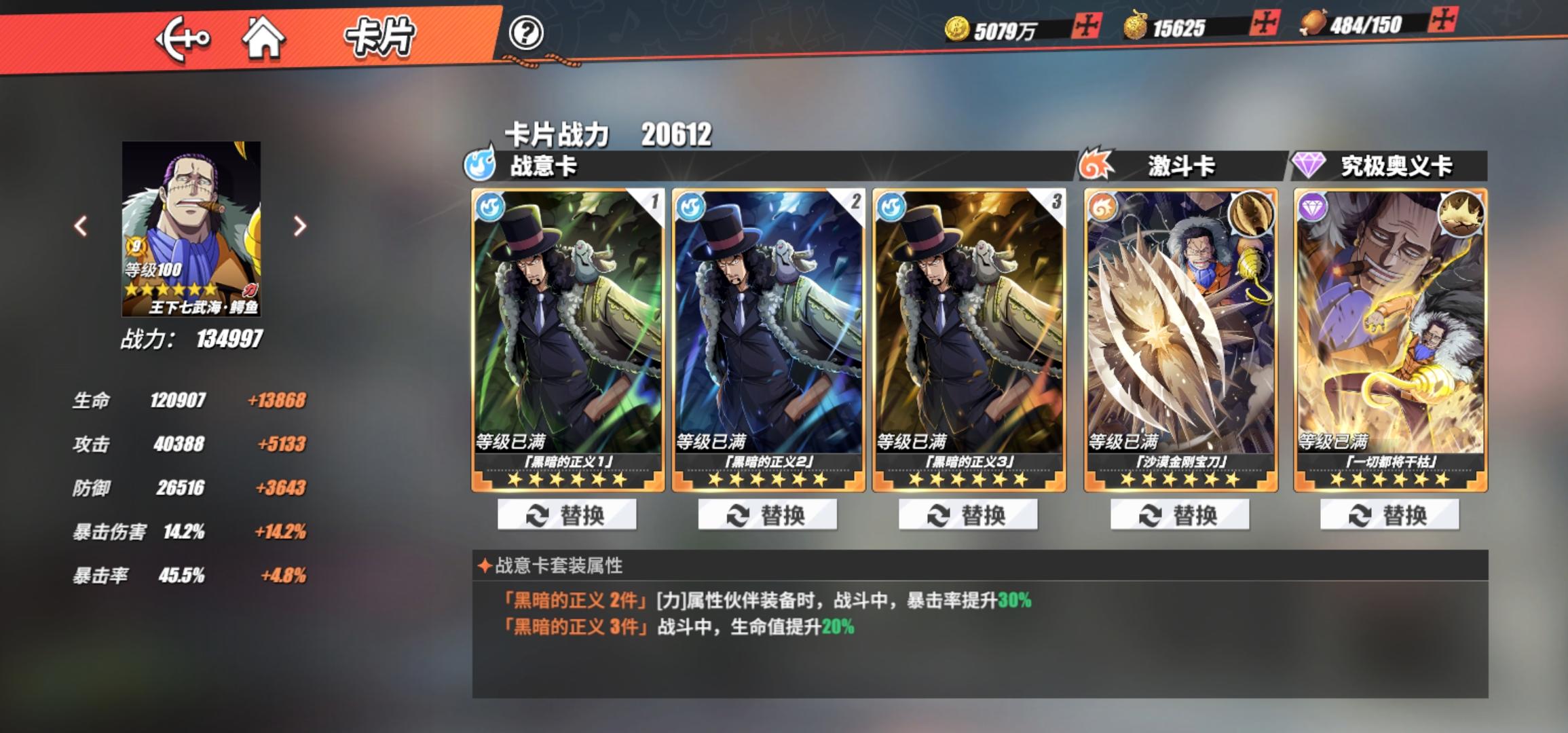Viewport: 1568px width, 733px height.
Task: Click the gold coin currency icon
Action: [x=957, y=27]
